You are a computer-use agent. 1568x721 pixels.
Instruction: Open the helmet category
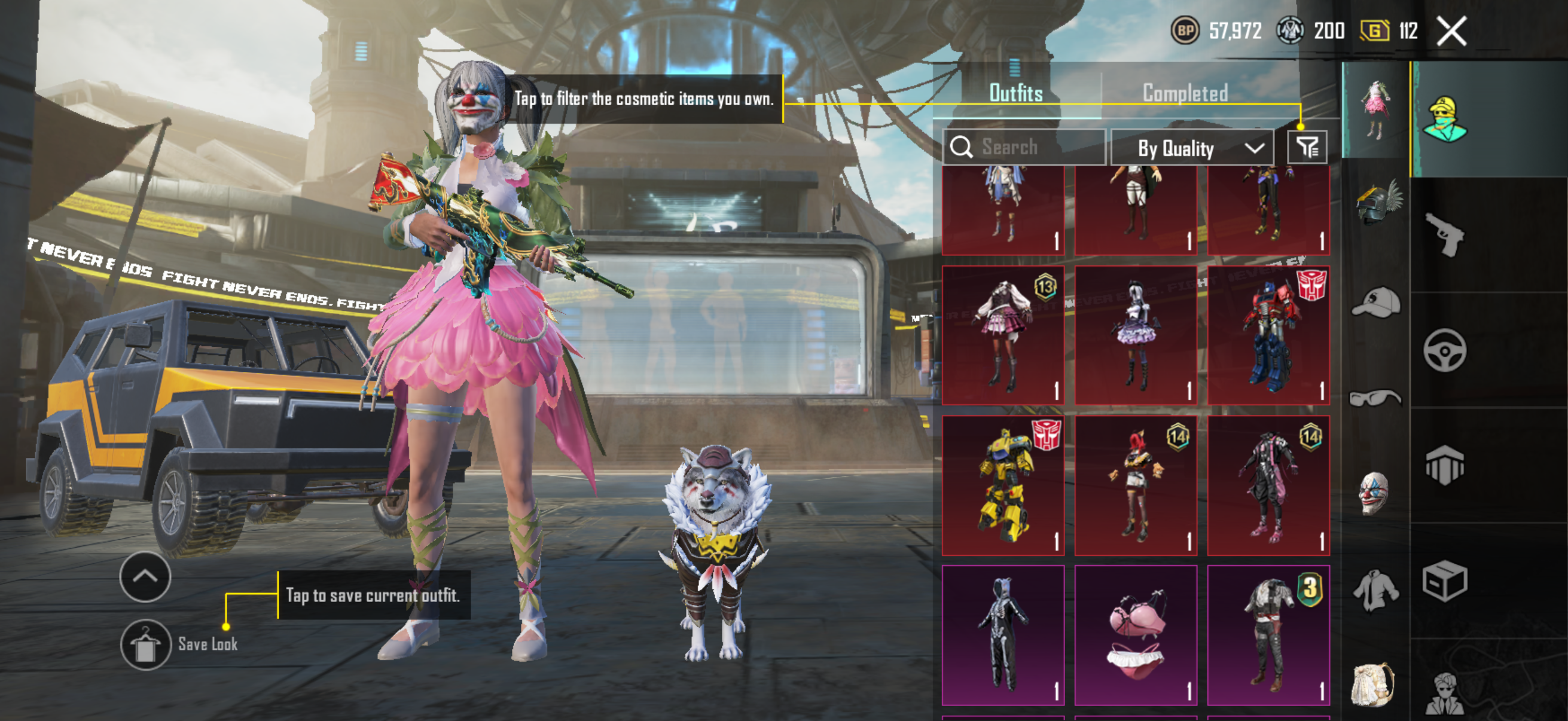(x=1377, y=203)
